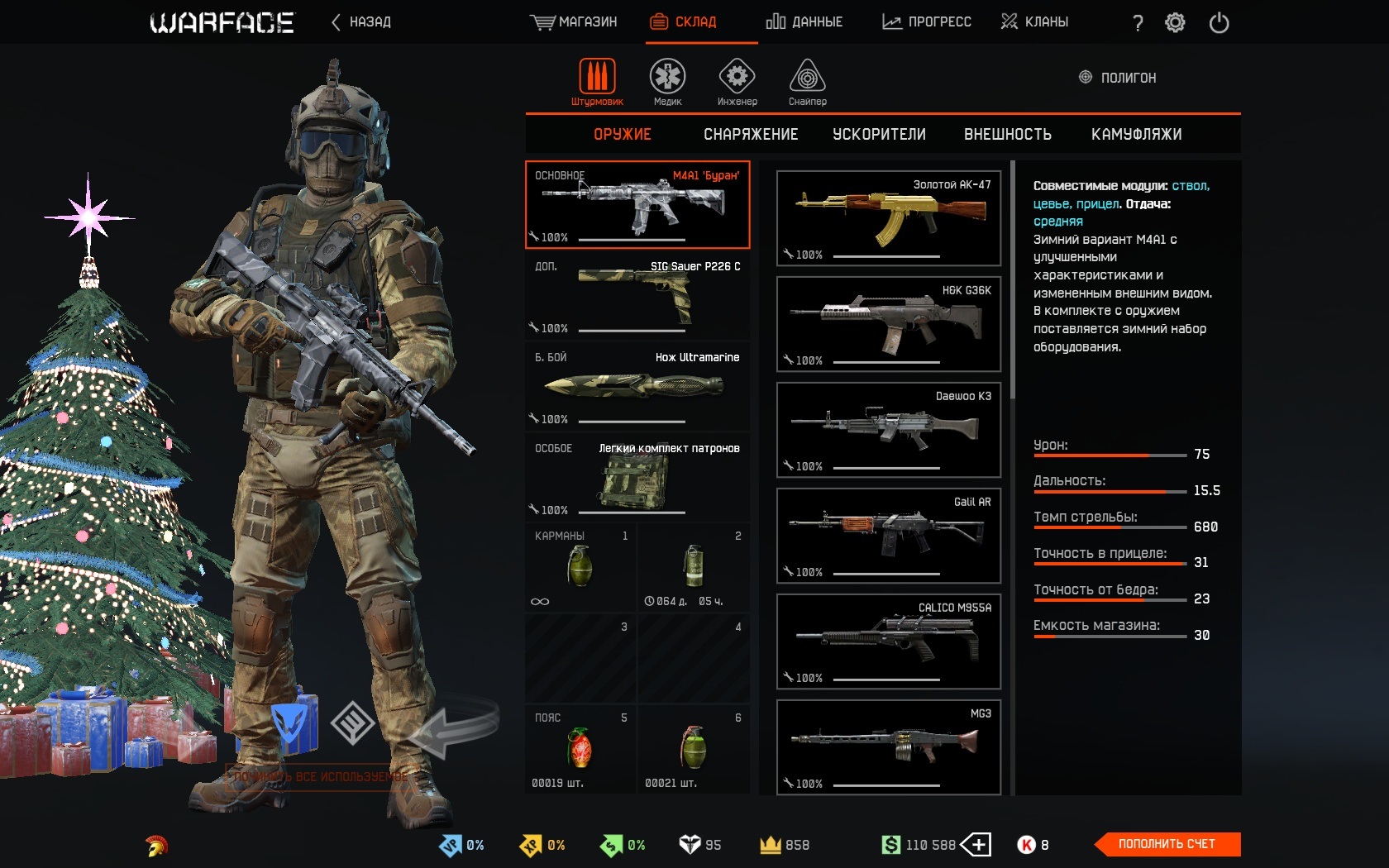The width and height of the screenshot is (1389, 868).
Task: Click the Пополнить счет button
Action: (1167, 844)
